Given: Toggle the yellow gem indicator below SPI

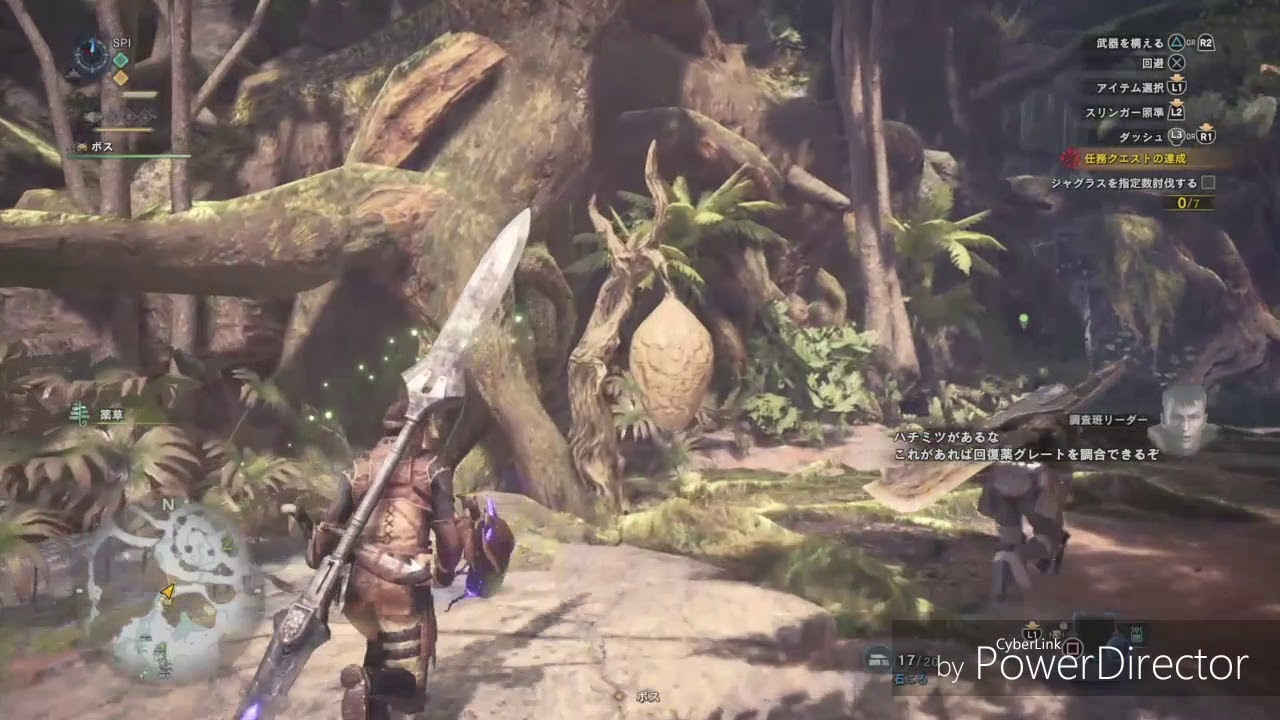Looking at the screenshot, I should click(x=121, y=78).
